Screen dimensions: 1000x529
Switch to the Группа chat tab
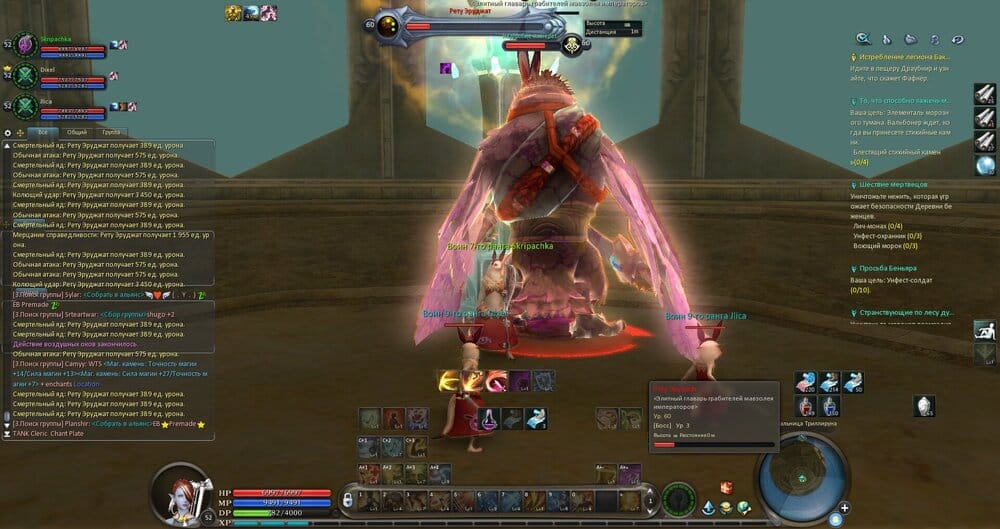[111, 132]
